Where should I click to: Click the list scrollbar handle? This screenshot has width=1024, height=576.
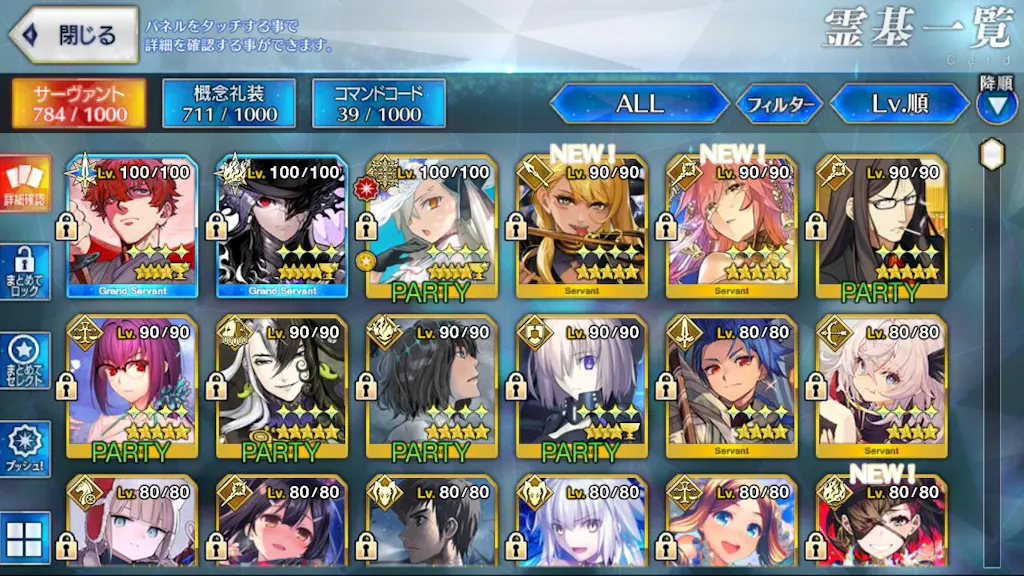pyautogui.click(x=992, y=155)
